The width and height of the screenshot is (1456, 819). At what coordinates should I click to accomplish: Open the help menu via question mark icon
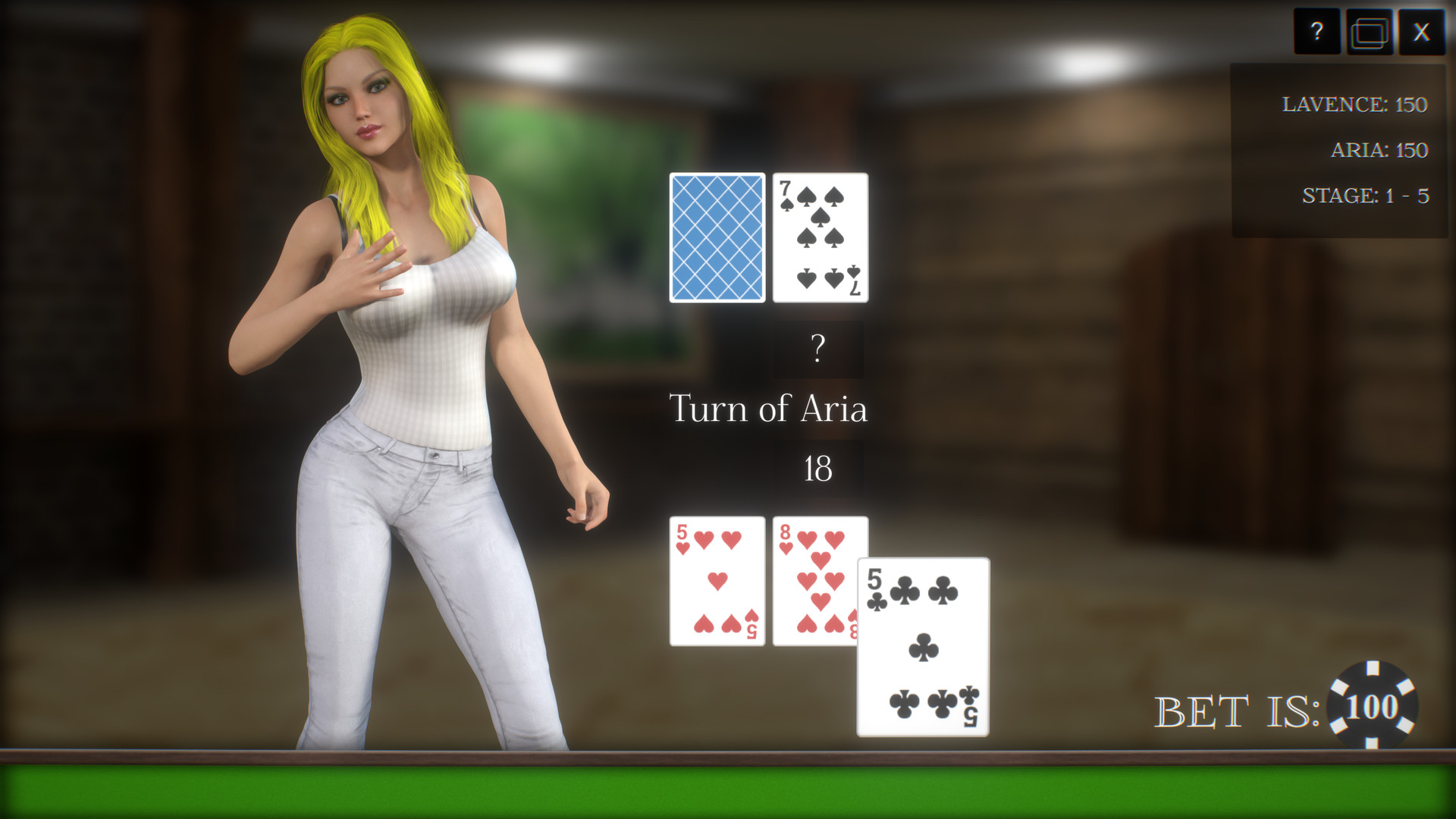[x=1318, y=32]
